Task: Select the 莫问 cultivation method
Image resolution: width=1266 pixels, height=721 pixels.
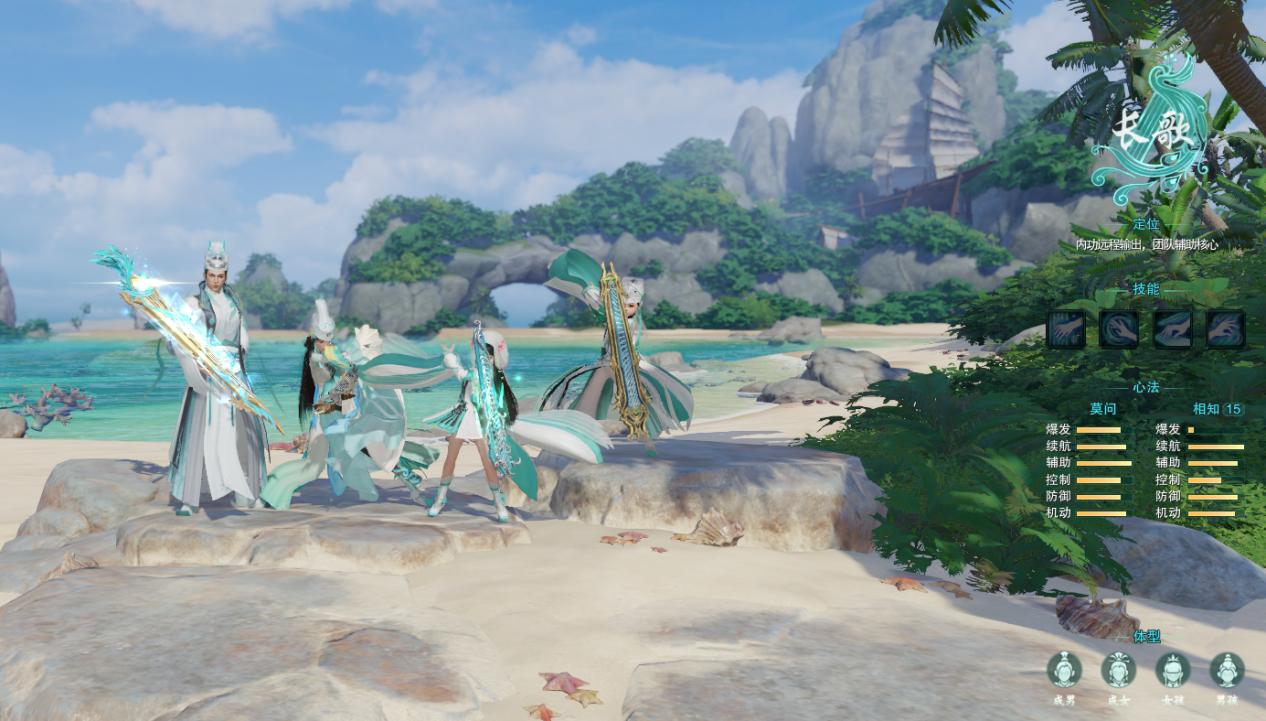Action: (1103, 409)
